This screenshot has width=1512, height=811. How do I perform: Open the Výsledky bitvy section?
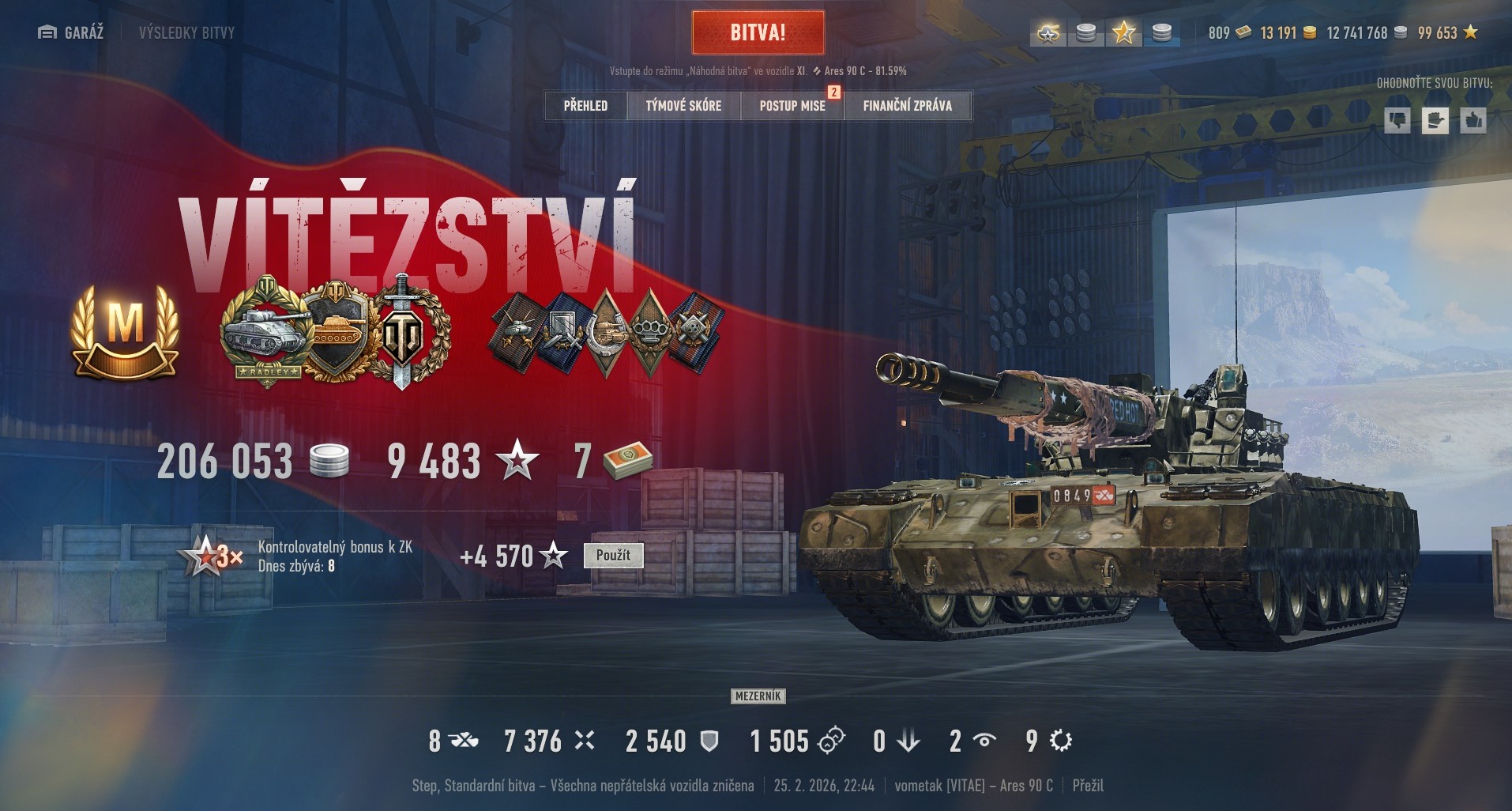[x=186, y=32]
